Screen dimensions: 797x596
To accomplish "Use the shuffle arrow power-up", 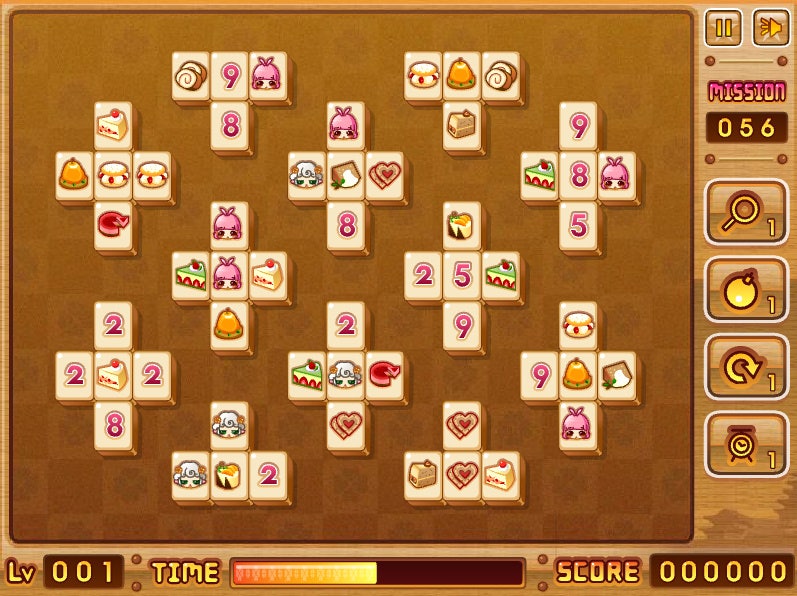I will (x=745, y=368).
